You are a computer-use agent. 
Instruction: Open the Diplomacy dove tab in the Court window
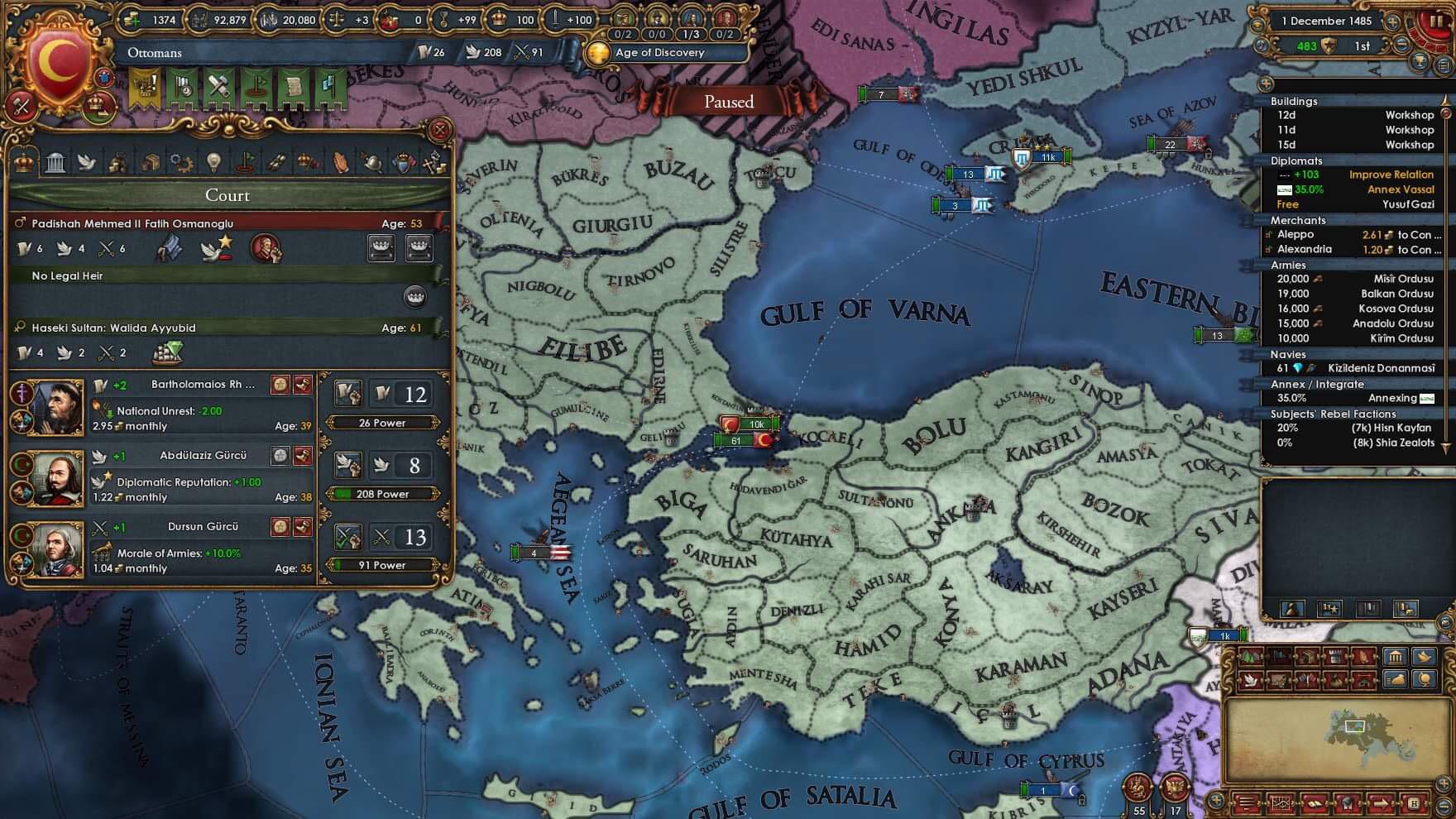click(x=86, y=163)
